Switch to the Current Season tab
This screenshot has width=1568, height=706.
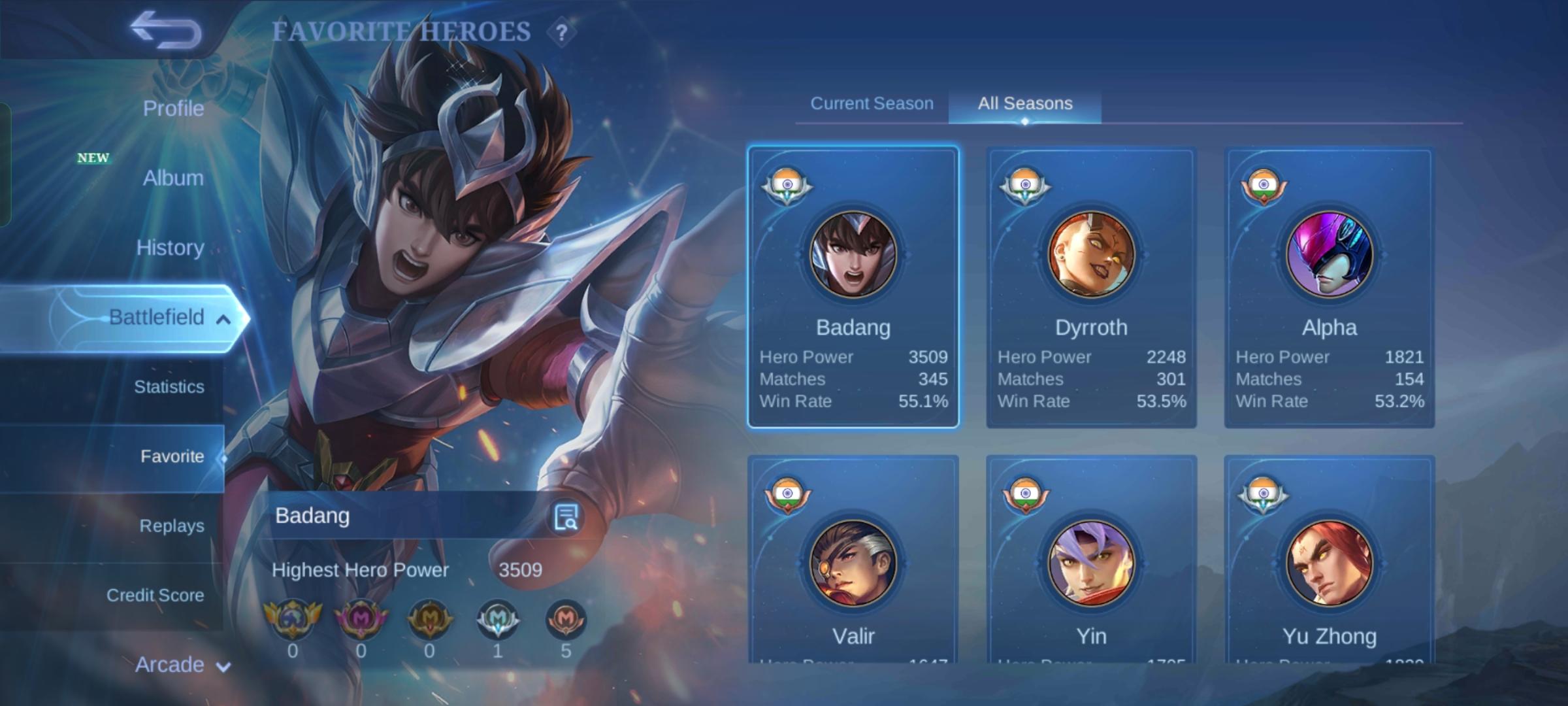[871, 103]
